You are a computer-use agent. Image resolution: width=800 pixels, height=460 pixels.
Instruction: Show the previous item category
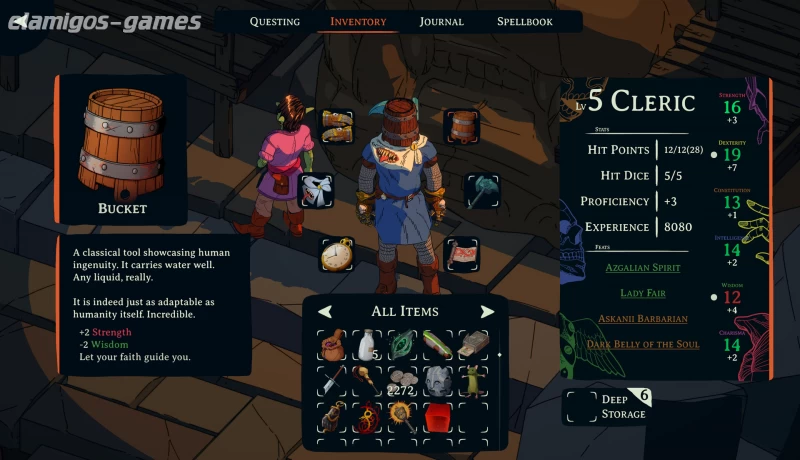[324, 311]
